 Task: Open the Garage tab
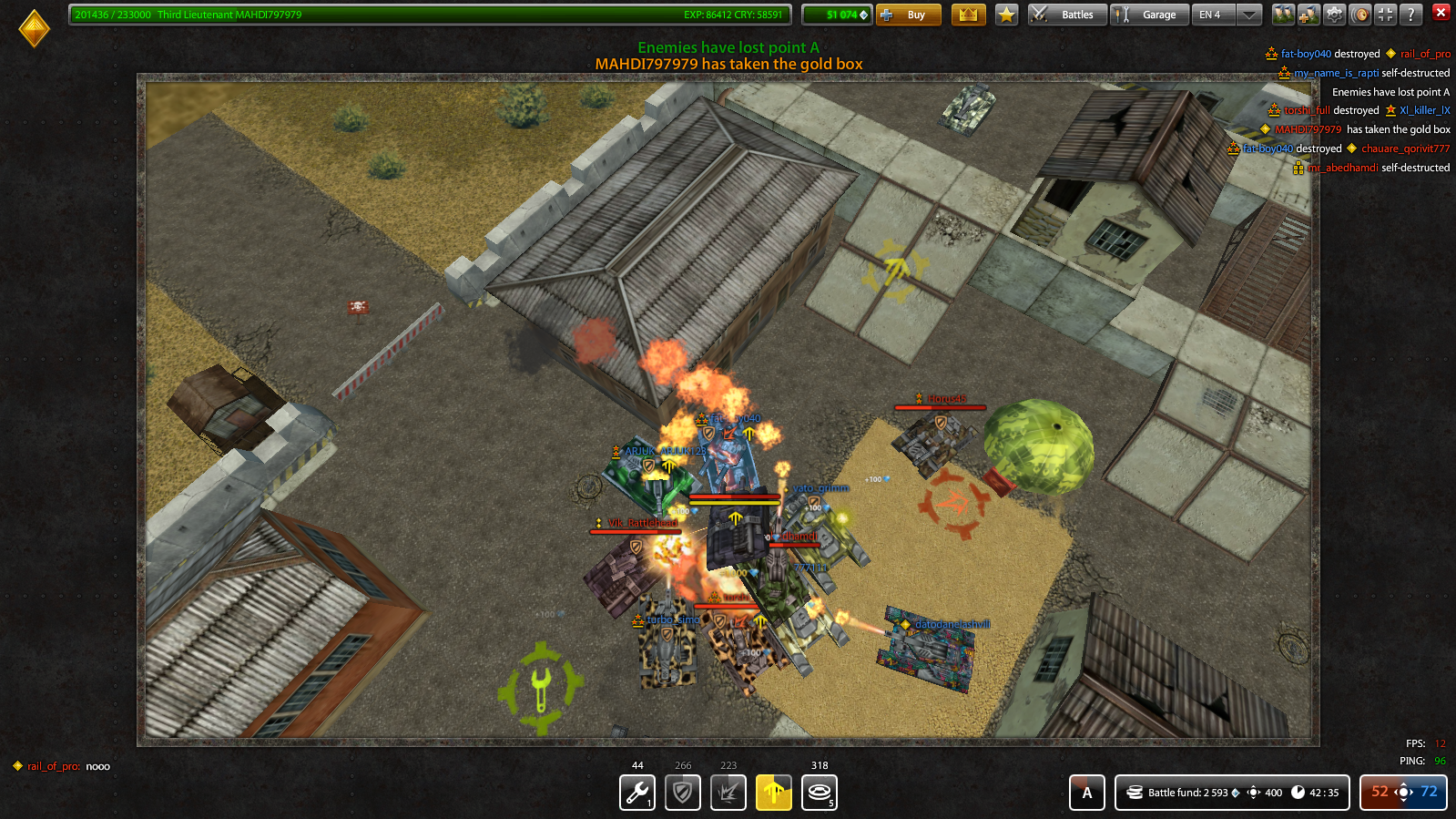(1149, 15)
